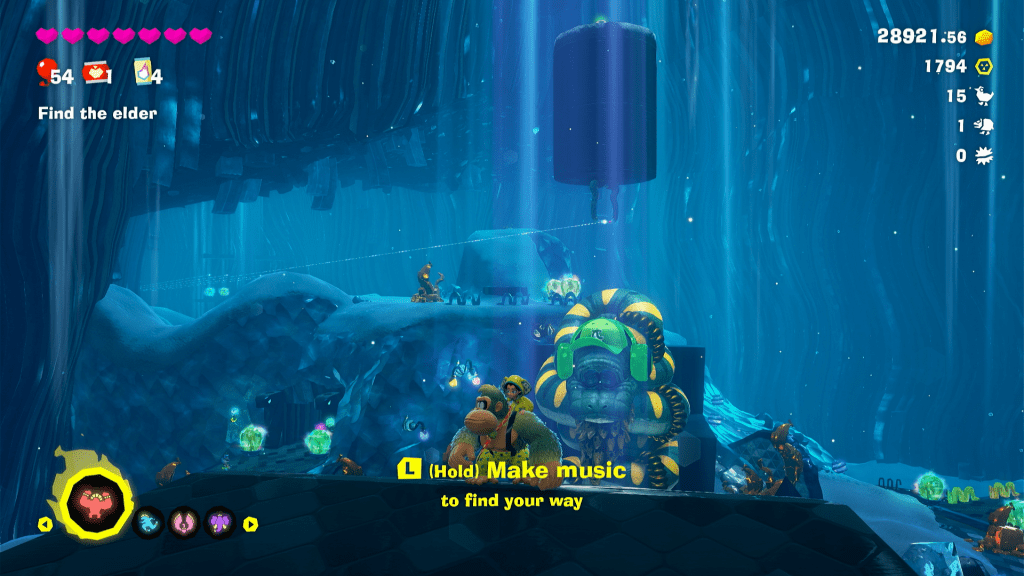Open the "Find the elder" objective

97,113
